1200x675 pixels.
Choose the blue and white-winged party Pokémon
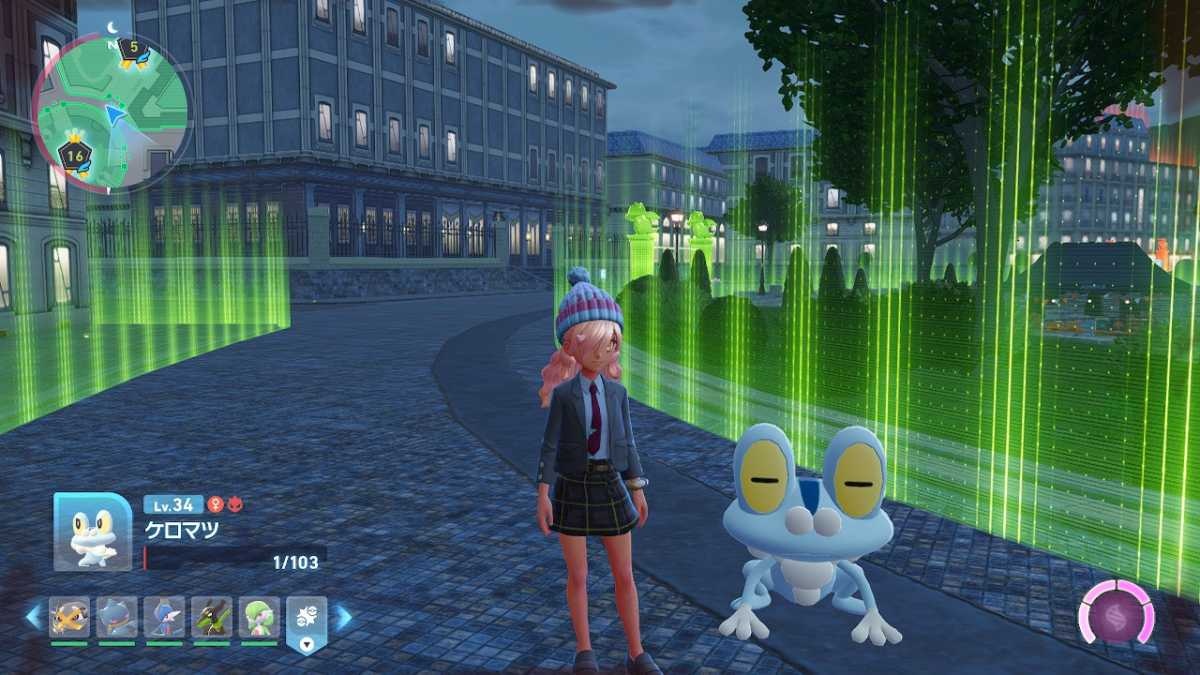[x=164, y=617]
